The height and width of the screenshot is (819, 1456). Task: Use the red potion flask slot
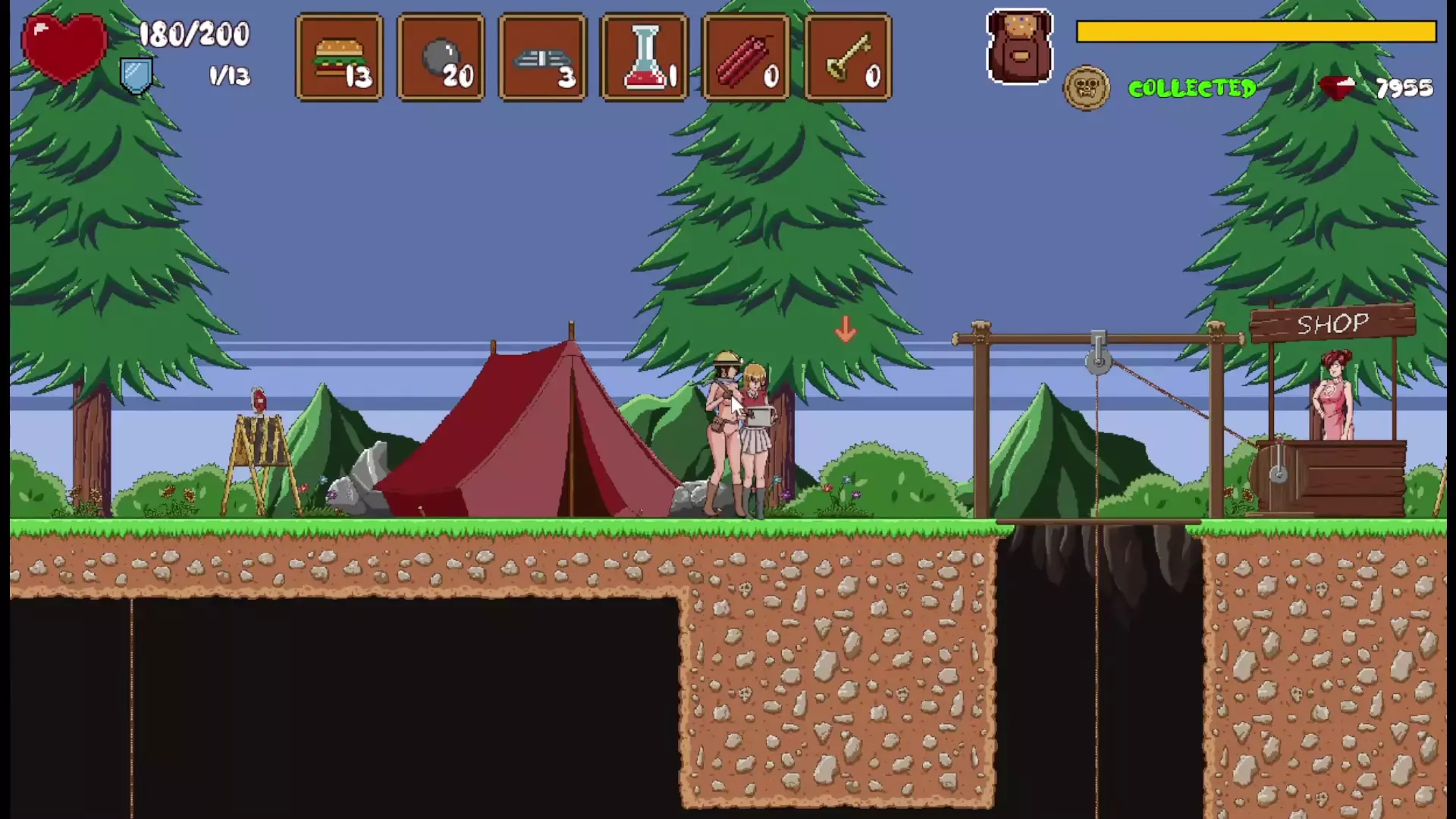click(x=644, y=58)
